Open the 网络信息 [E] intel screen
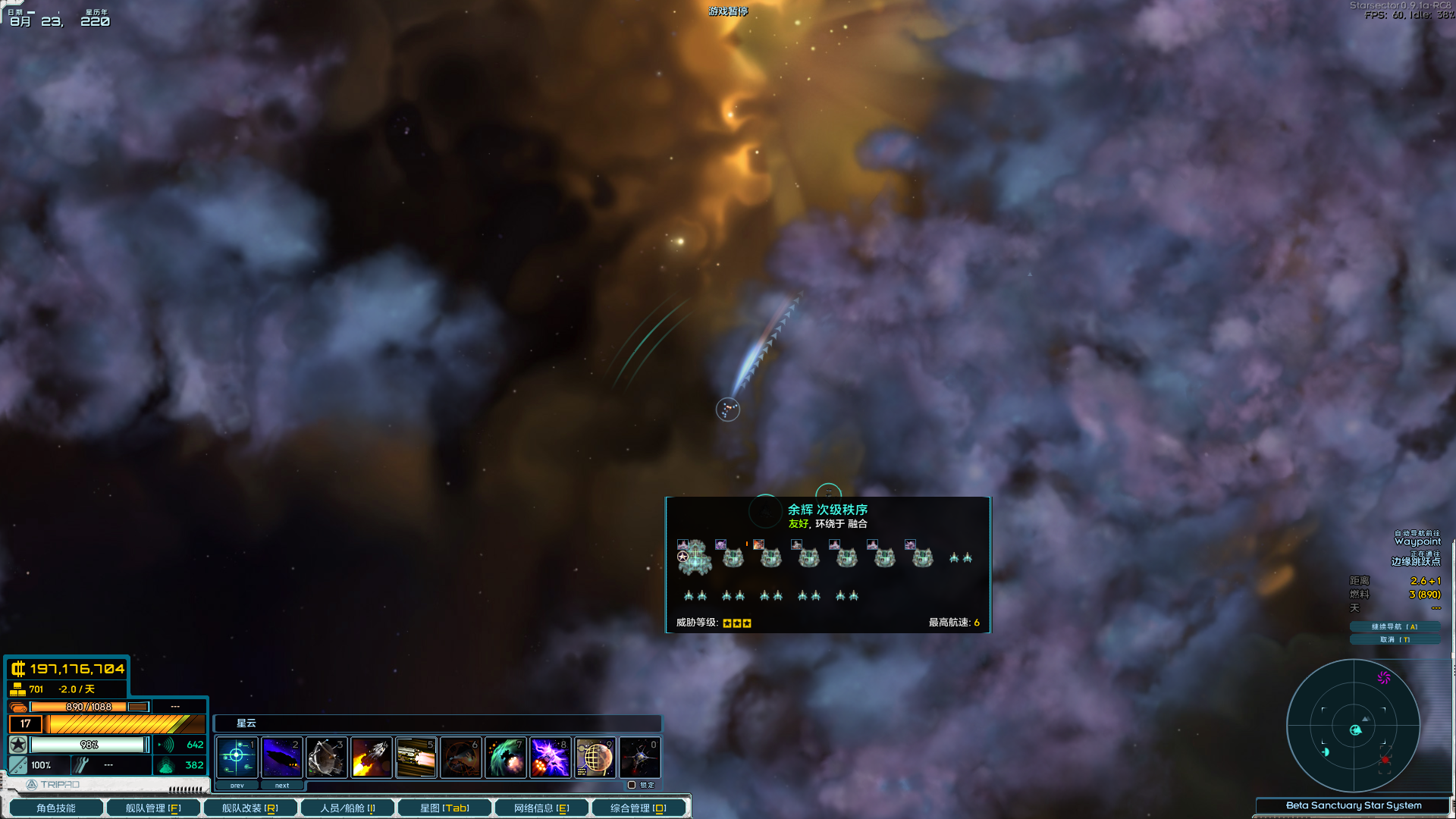This screenshot has height=819, width=1456. coord(541,807)
